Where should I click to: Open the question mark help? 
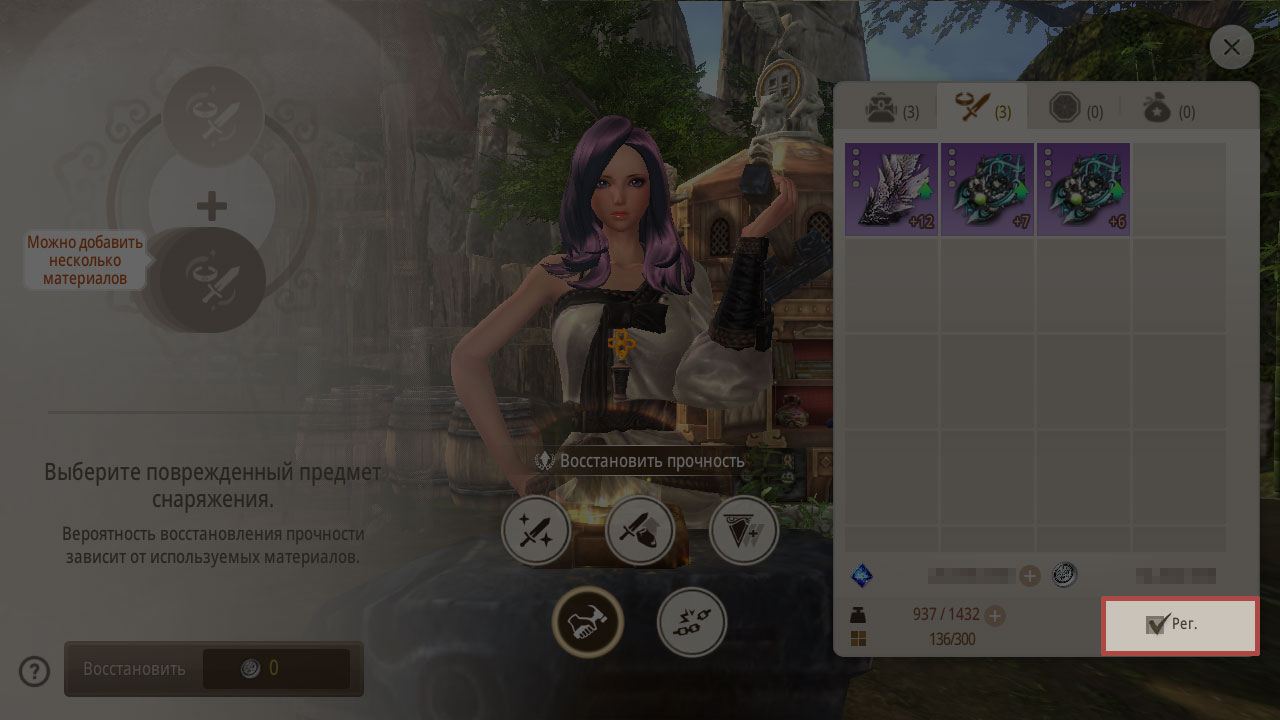[x=34, y=671]
